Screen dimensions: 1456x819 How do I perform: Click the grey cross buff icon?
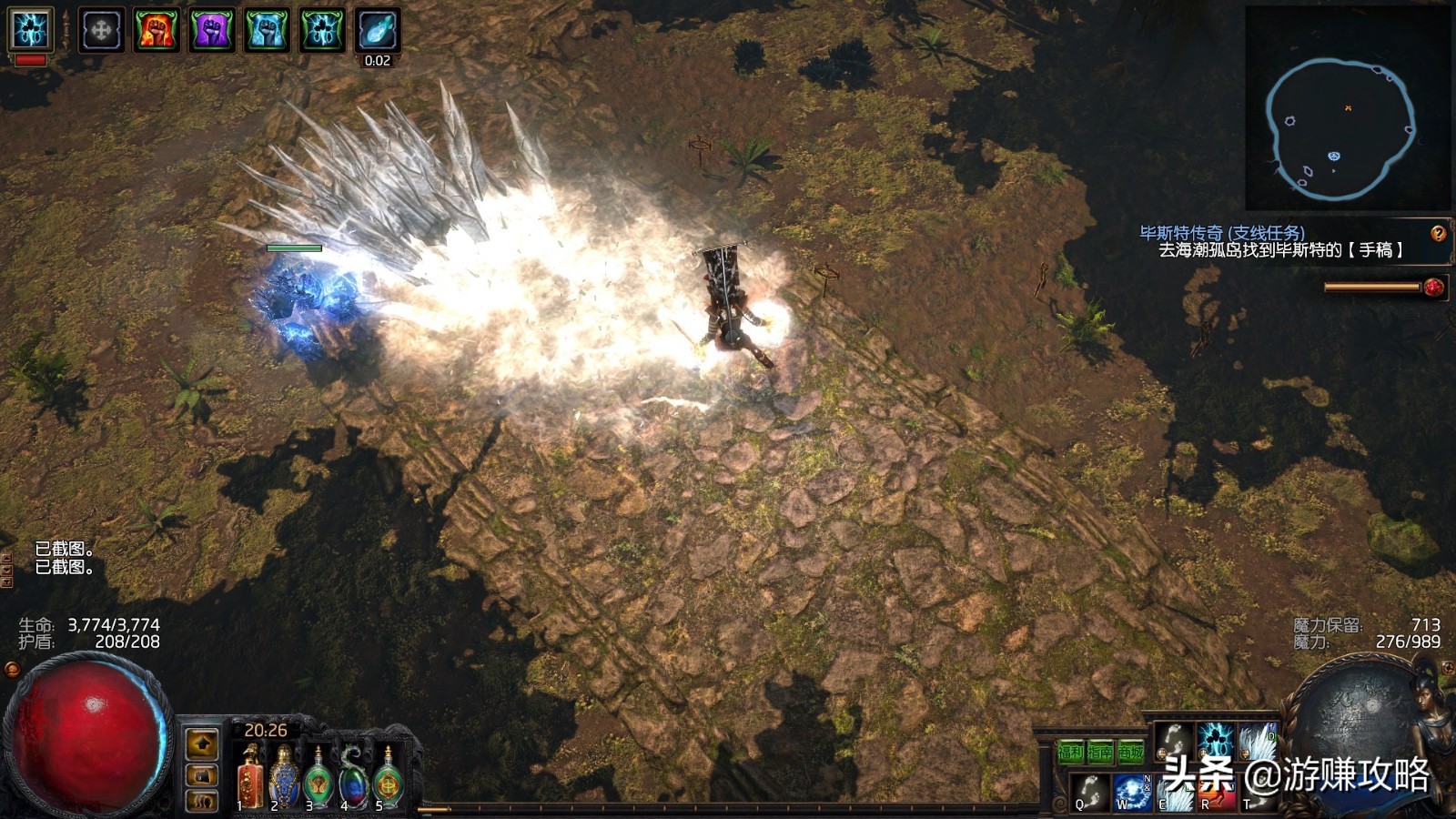[101, 29]
